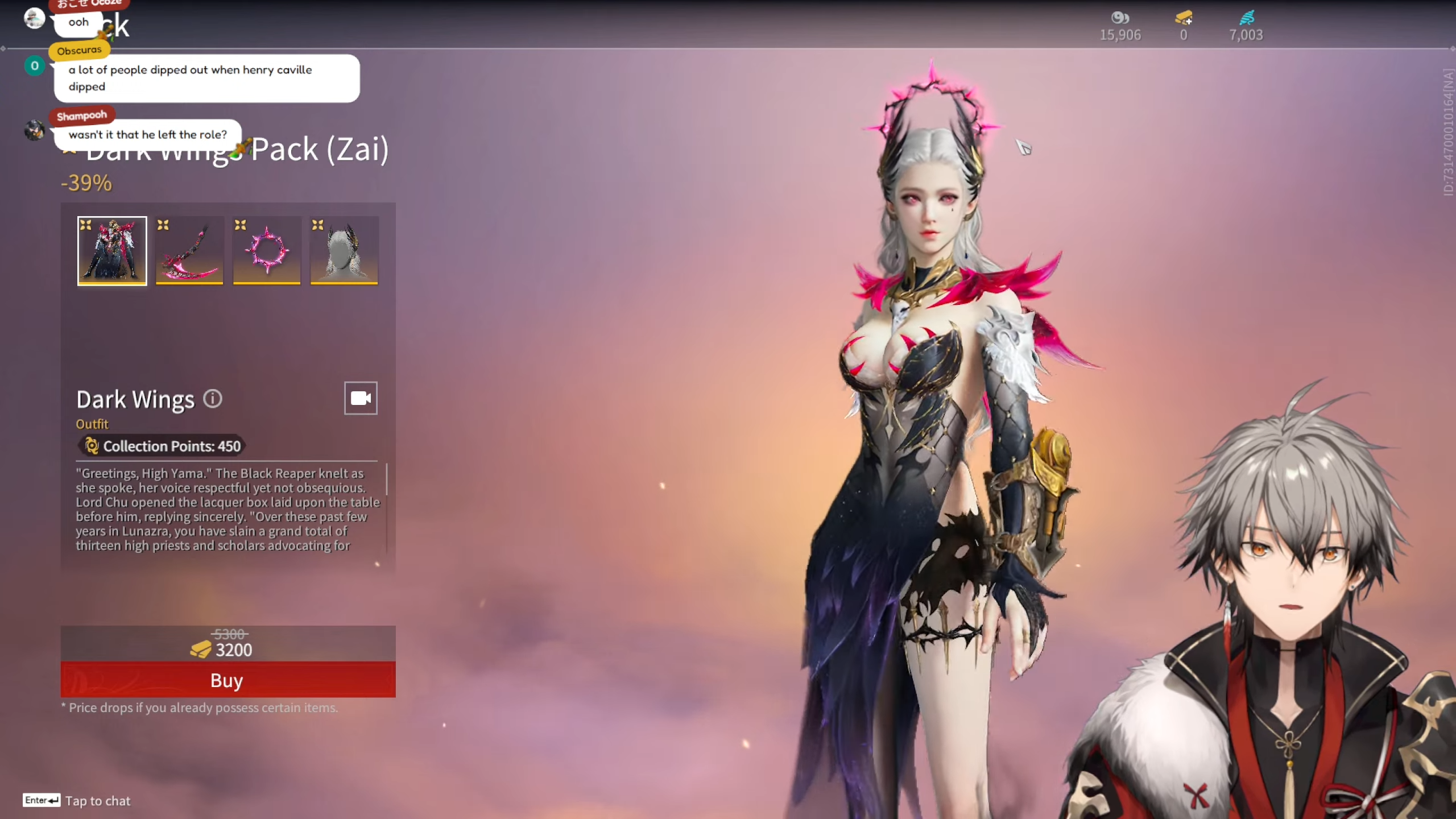Select the pink scythe weapon thumbnail
Image resolution: width=1456 pixels, height=819 pixels.
[189, 250]
